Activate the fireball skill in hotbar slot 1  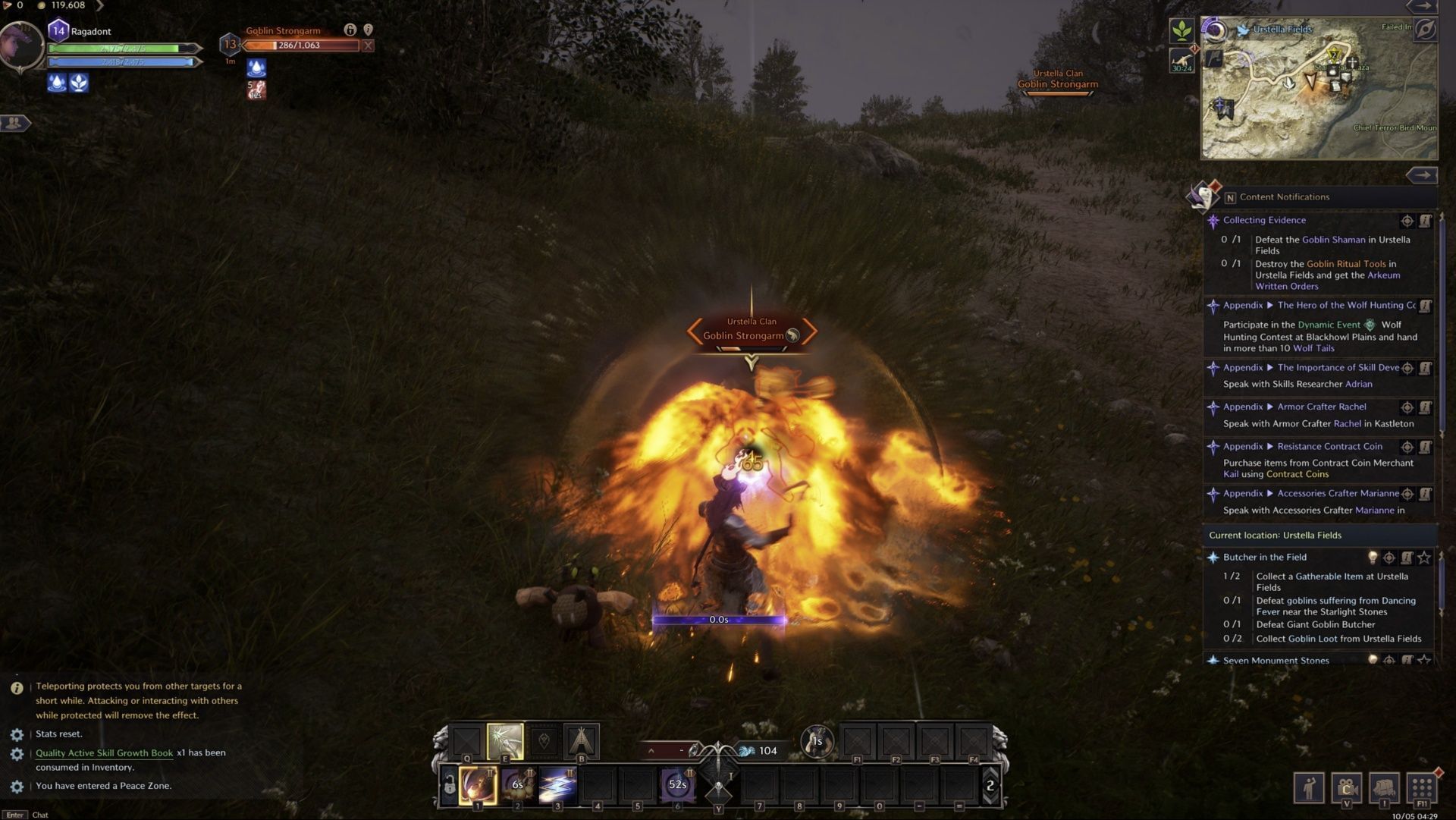[478, 785]
